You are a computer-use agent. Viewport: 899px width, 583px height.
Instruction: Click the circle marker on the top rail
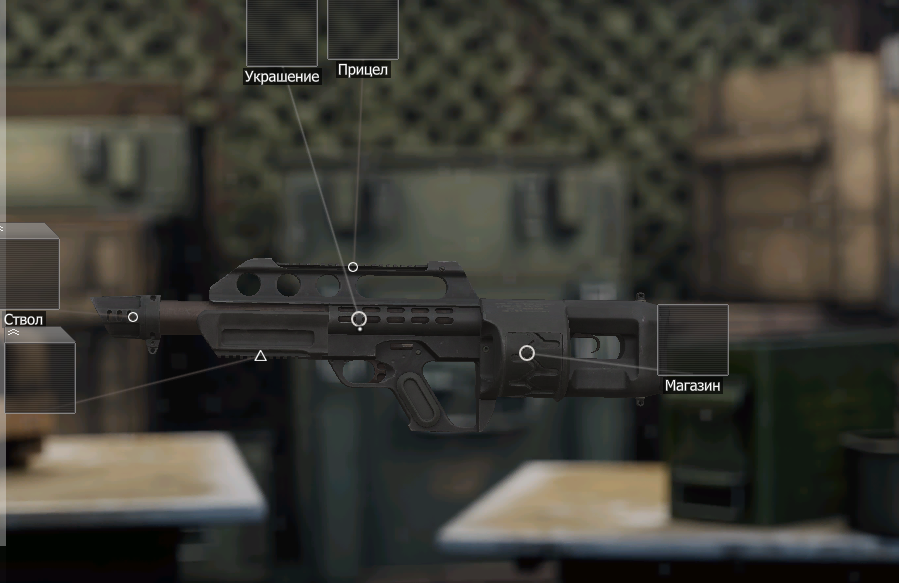(x=353, y=267)
